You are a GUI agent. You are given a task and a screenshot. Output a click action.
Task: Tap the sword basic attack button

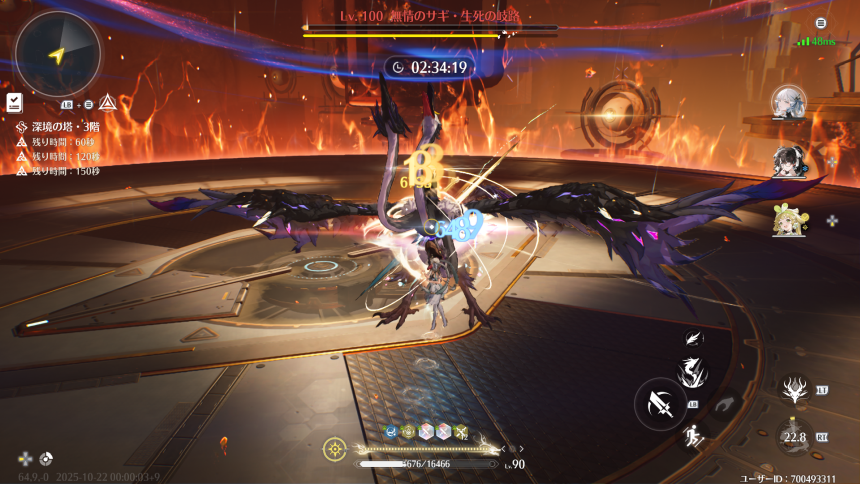[659, 405]
